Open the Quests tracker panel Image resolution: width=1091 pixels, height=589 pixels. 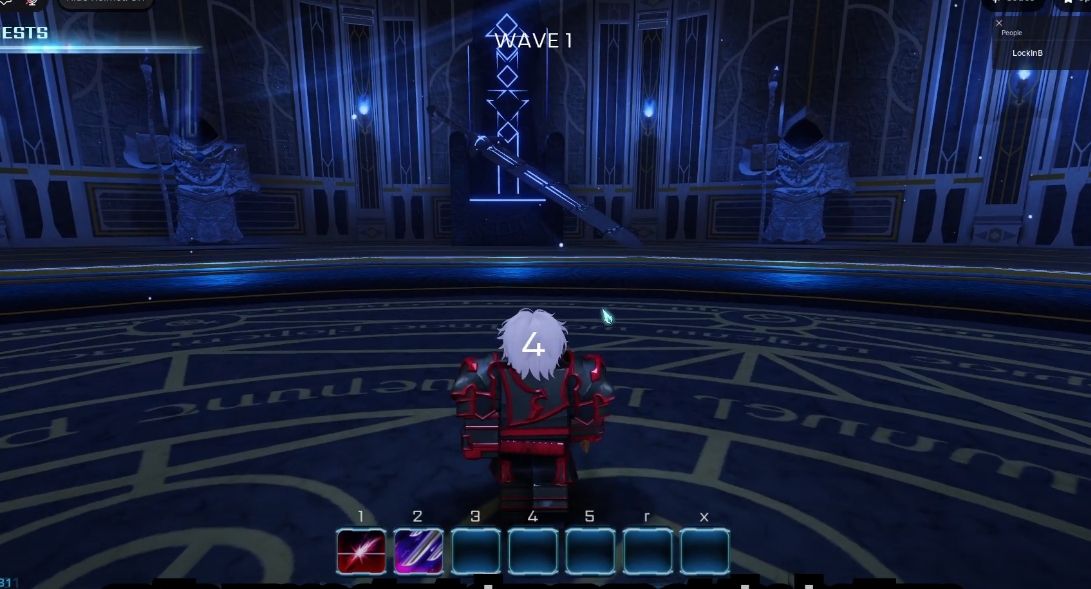tap(26, 34)
